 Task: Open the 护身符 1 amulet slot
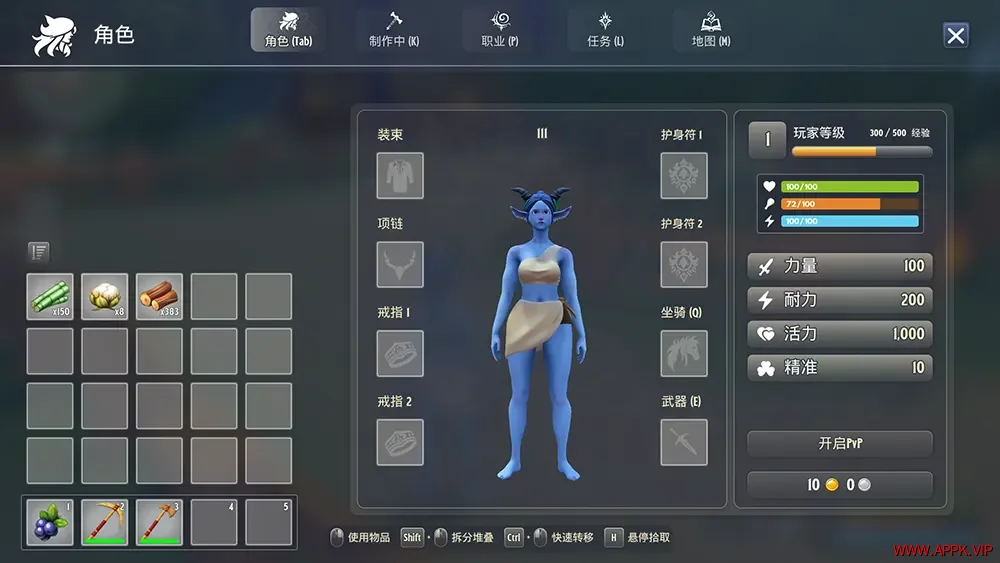pos(684,176)
